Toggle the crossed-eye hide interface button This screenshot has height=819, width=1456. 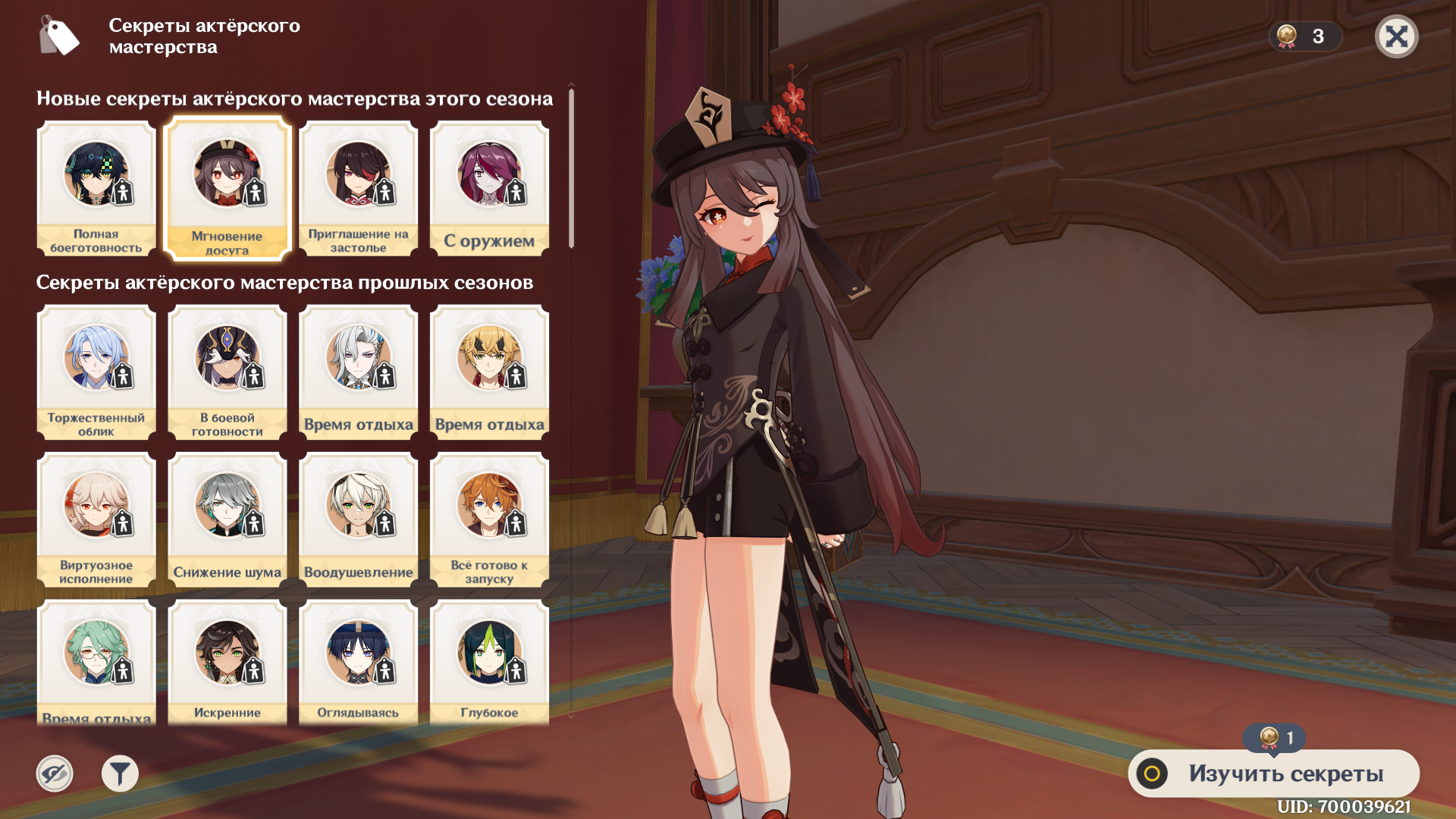[x=55, y=773]
